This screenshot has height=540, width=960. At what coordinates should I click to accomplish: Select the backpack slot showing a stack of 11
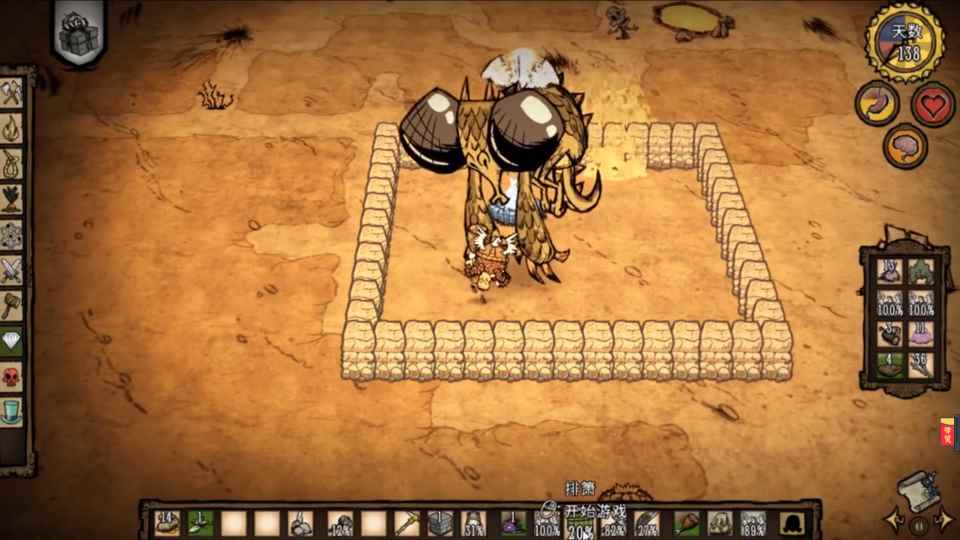tap(921, 332)
